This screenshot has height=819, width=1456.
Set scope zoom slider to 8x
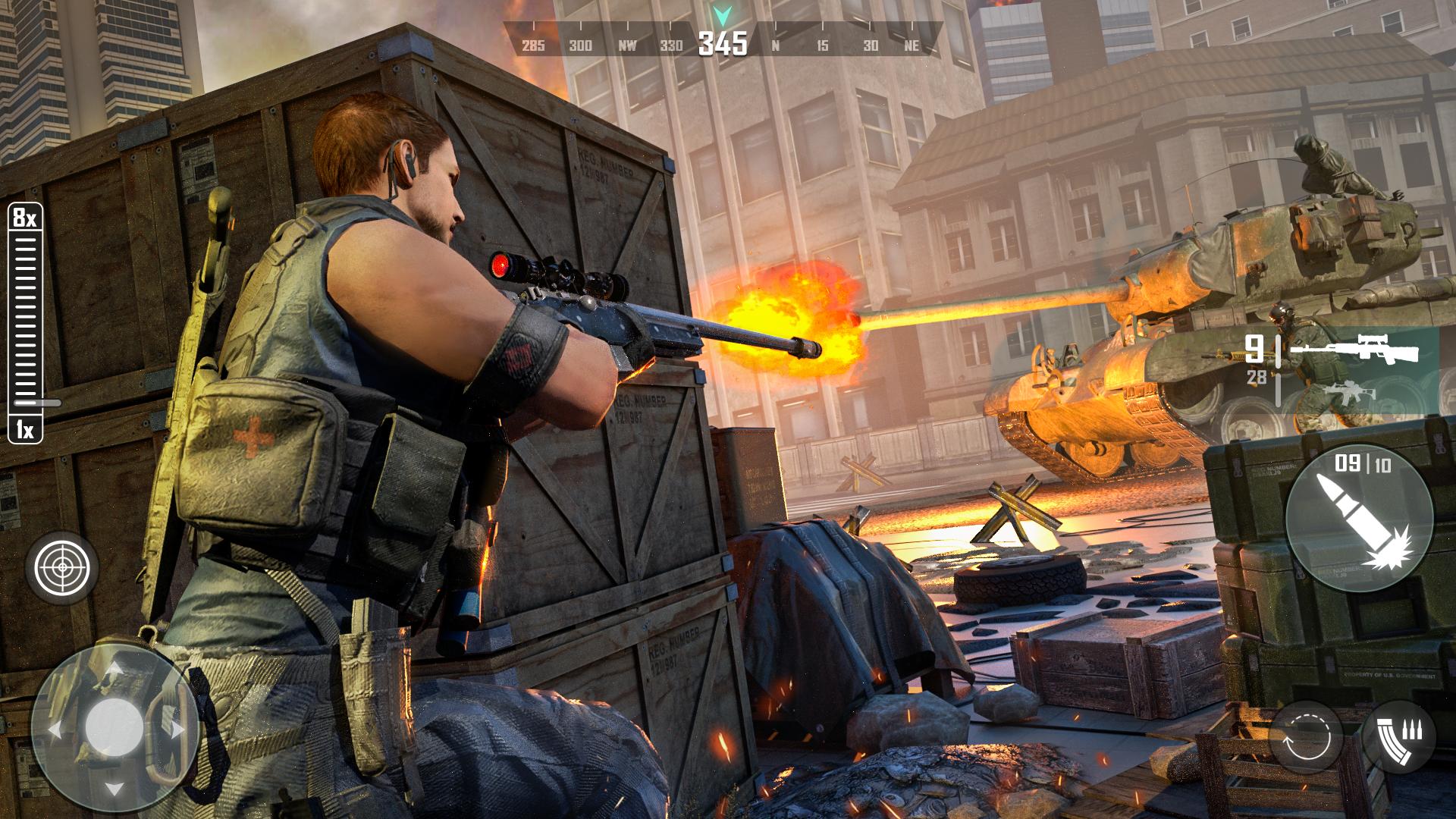[25, 219]
